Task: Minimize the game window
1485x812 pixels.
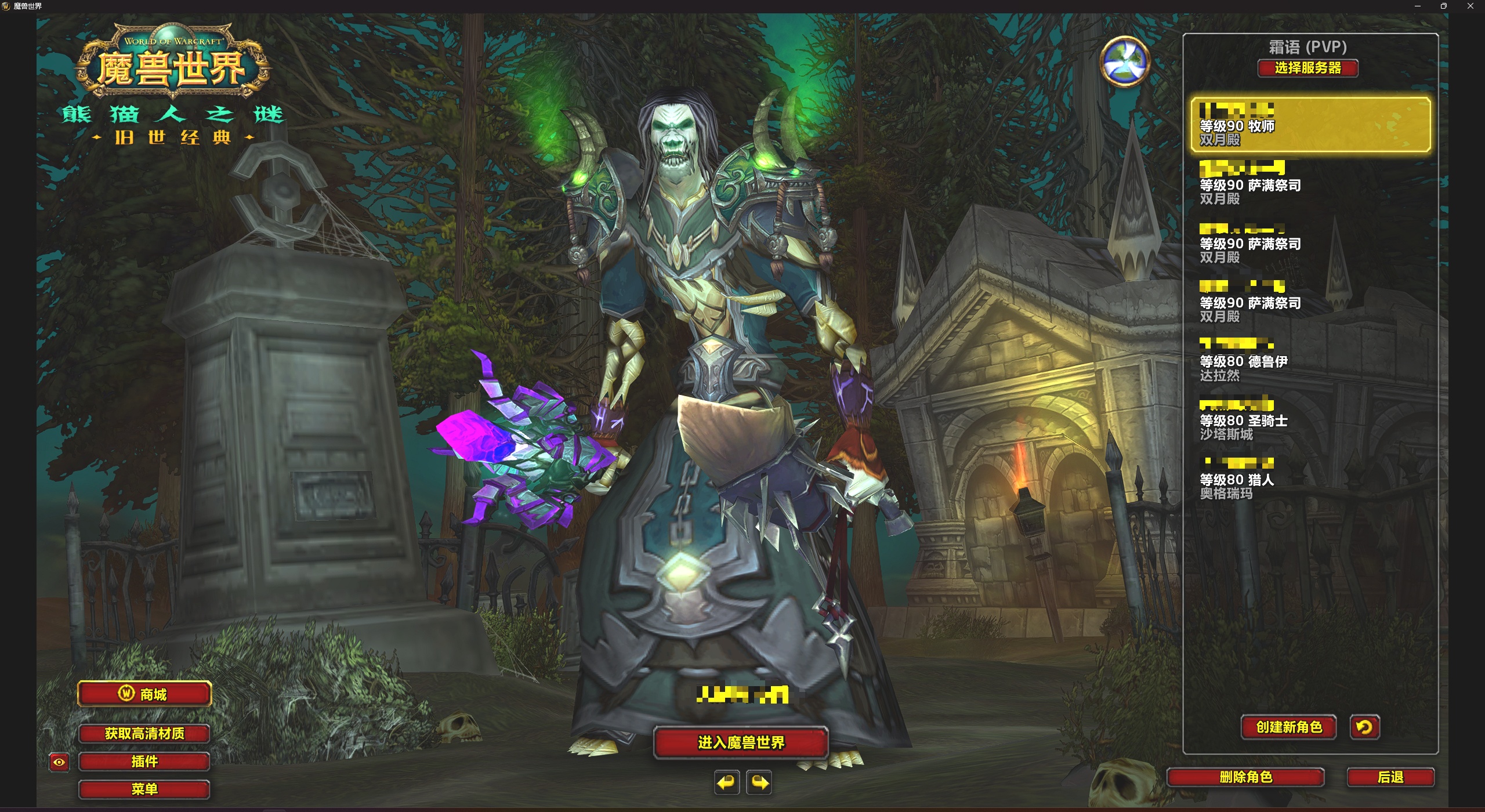Action: pyautogui.click(x=1418, y=6)
